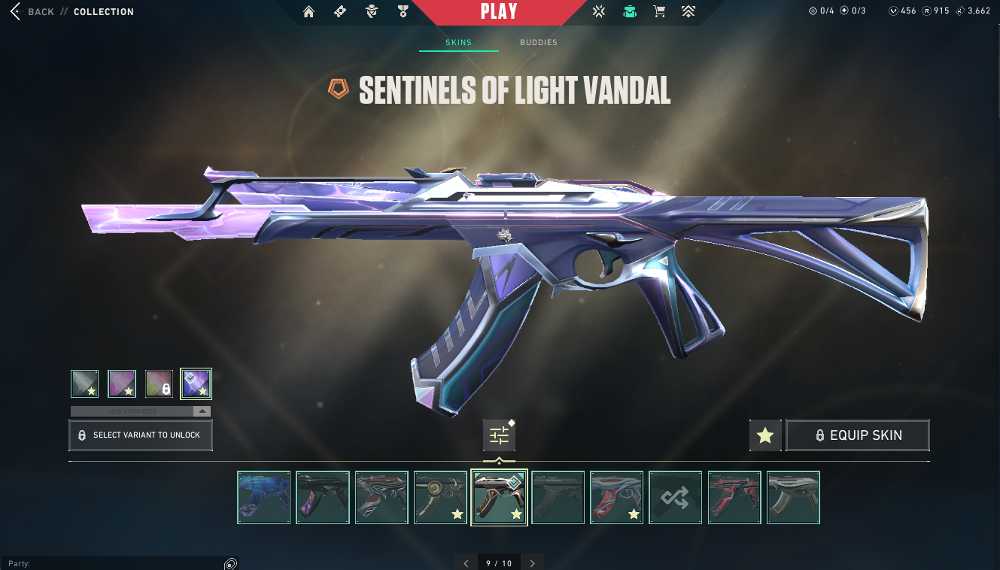Open the green collection backpack icon
The width and height of the screenshot is (1000, 570).
(x=629, y=12)
